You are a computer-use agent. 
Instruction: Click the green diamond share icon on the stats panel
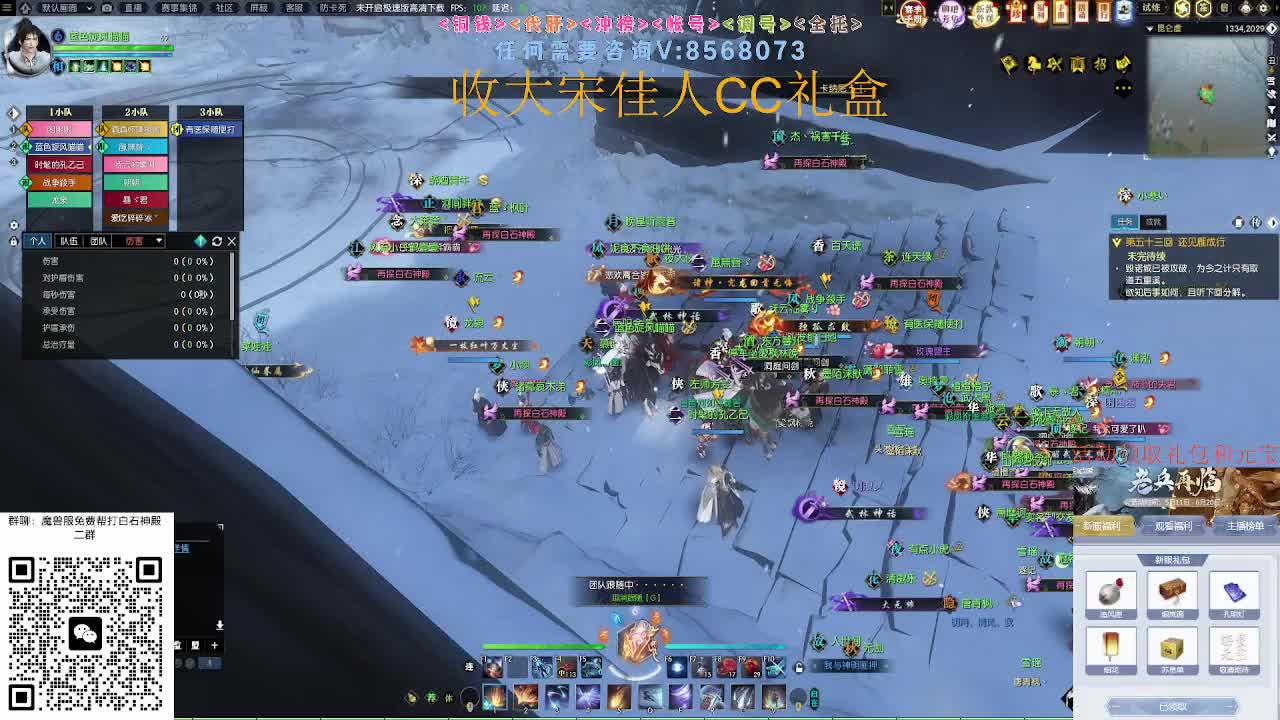click(x=200, y=241)
